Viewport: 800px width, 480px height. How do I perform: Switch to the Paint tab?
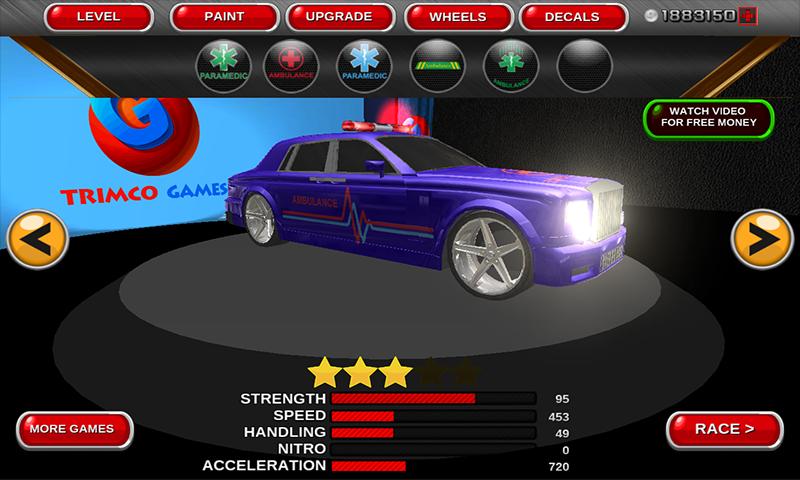pyautogui.click(x=224, y=17)
